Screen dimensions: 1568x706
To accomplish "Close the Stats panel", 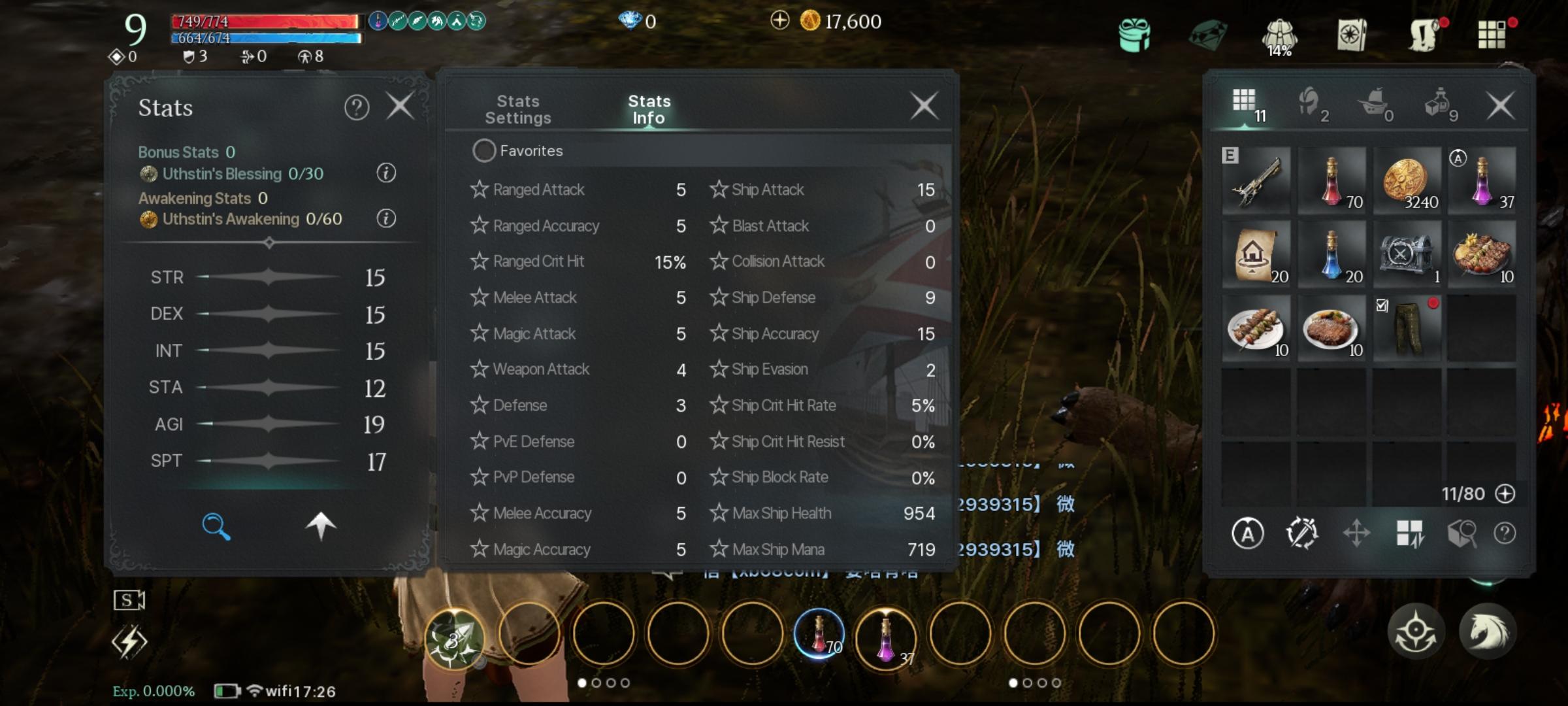I will (x=400, y=106).
